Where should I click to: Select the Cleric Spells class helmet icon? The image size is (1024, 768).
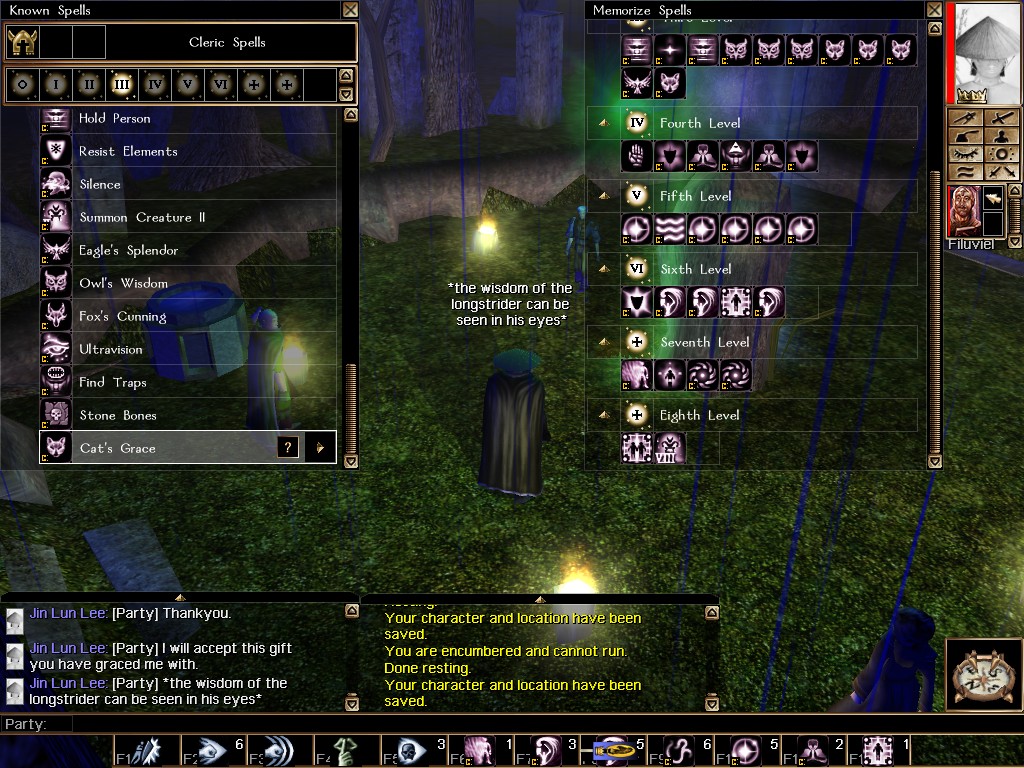point(23,43)
